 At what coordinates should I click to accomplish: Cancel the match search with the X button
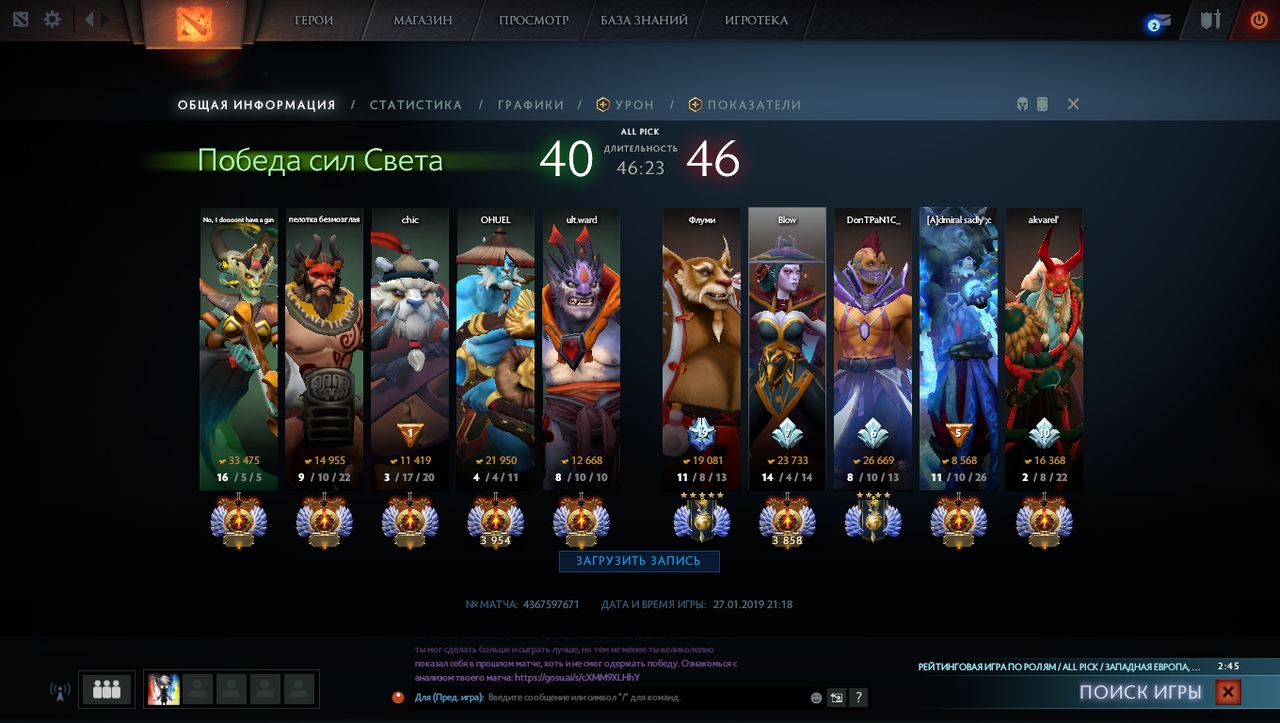pos(1228,691)
